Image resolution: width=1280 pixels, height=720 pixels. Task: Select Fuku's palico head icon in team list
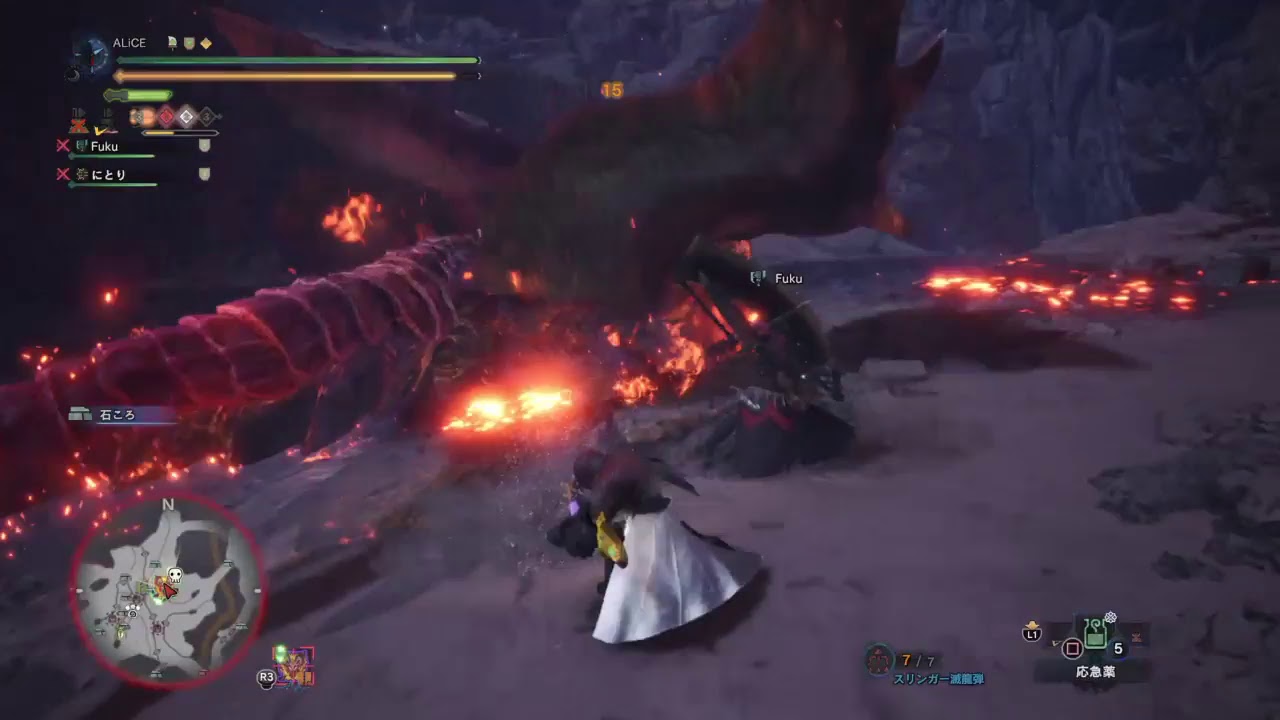tap(81, 145)
